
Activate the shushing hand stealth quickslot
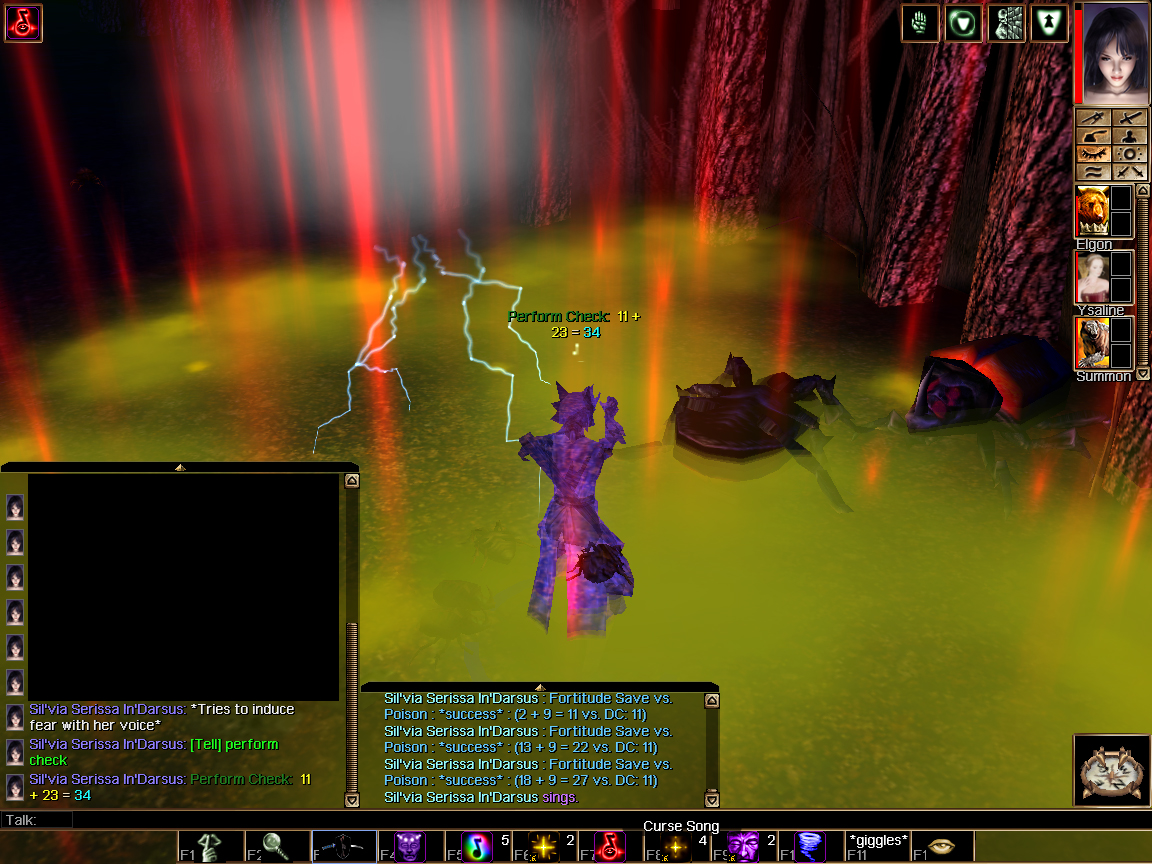coord(210,847)
